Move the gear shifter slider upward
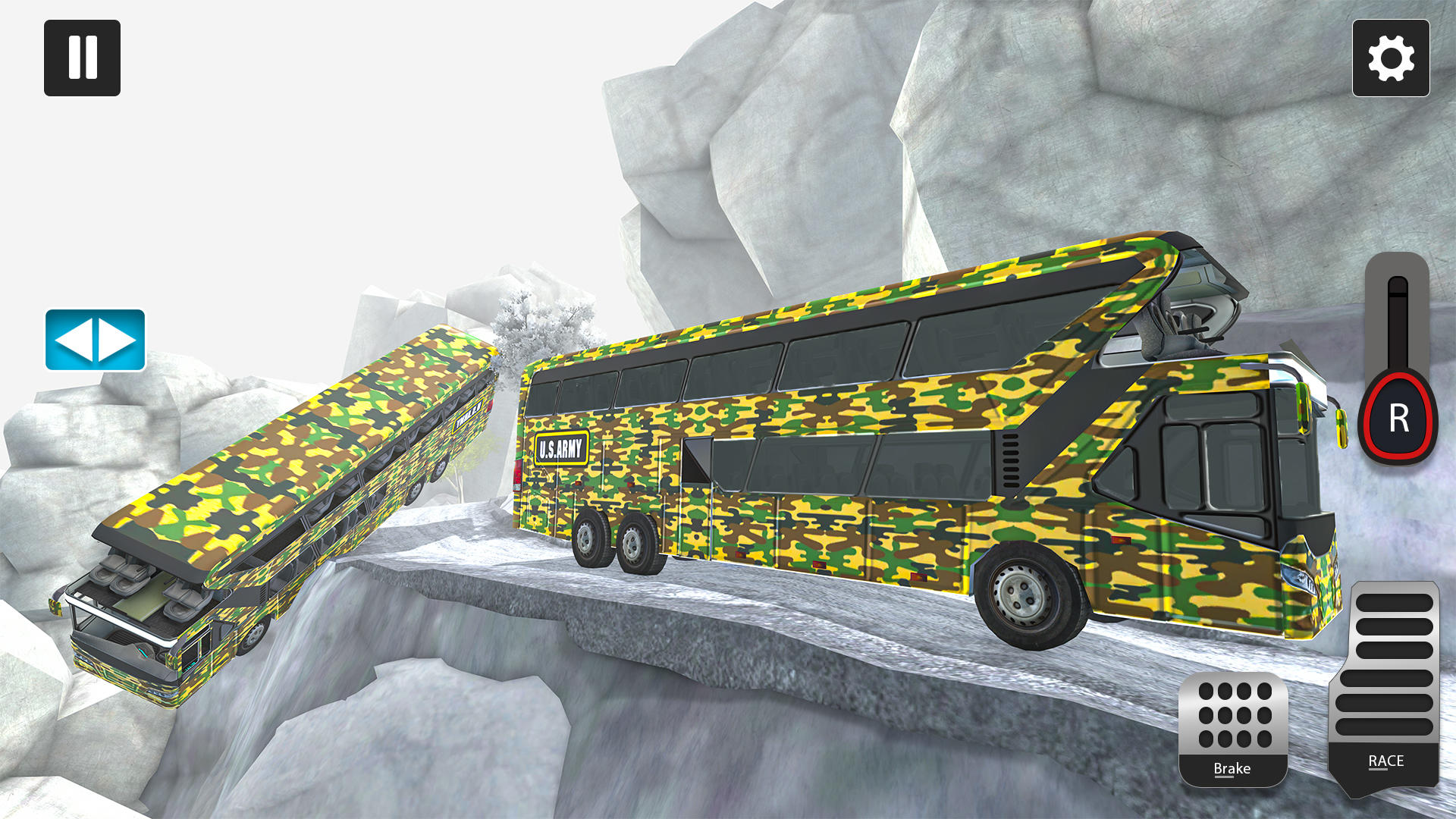This screenshot has height=819, width=1456. (x=1398, y=318)
